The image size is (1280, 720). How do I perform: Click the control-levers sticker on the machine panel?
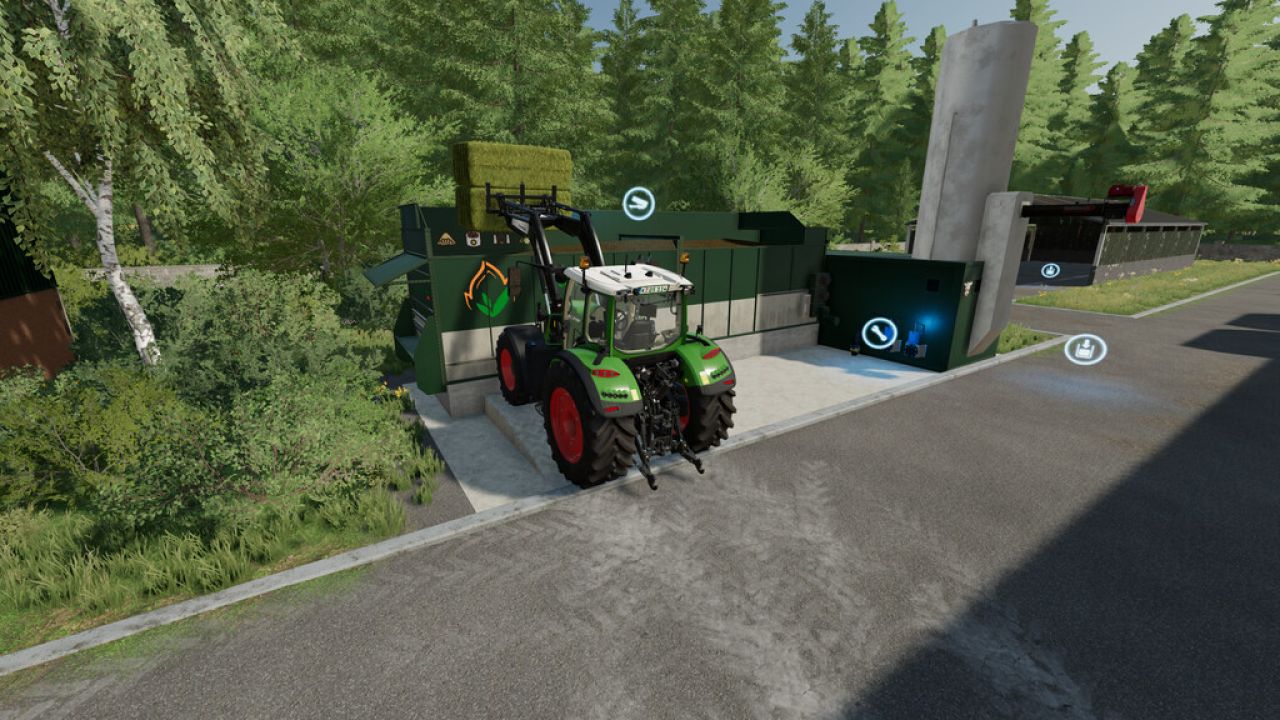501,239
